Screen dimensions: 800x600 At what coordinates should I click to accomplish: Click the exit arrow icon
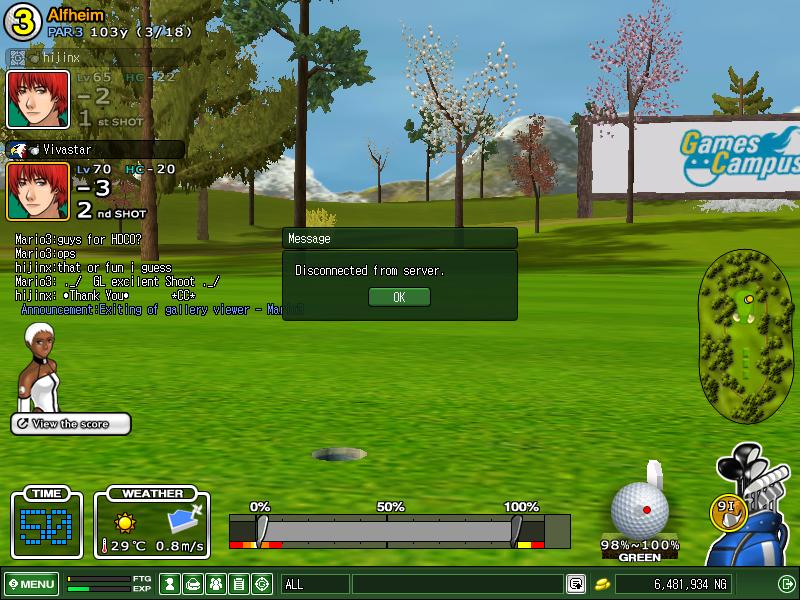[x=786, y=584]
